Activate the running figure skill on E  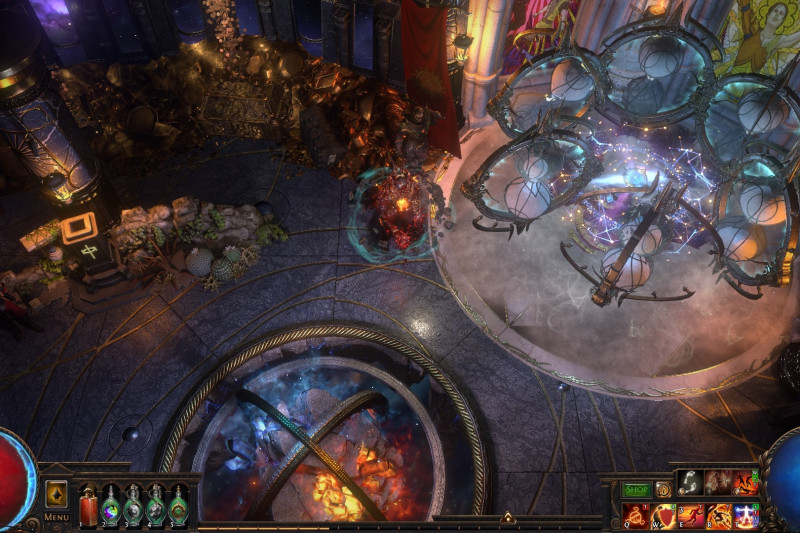click(691, 515)
